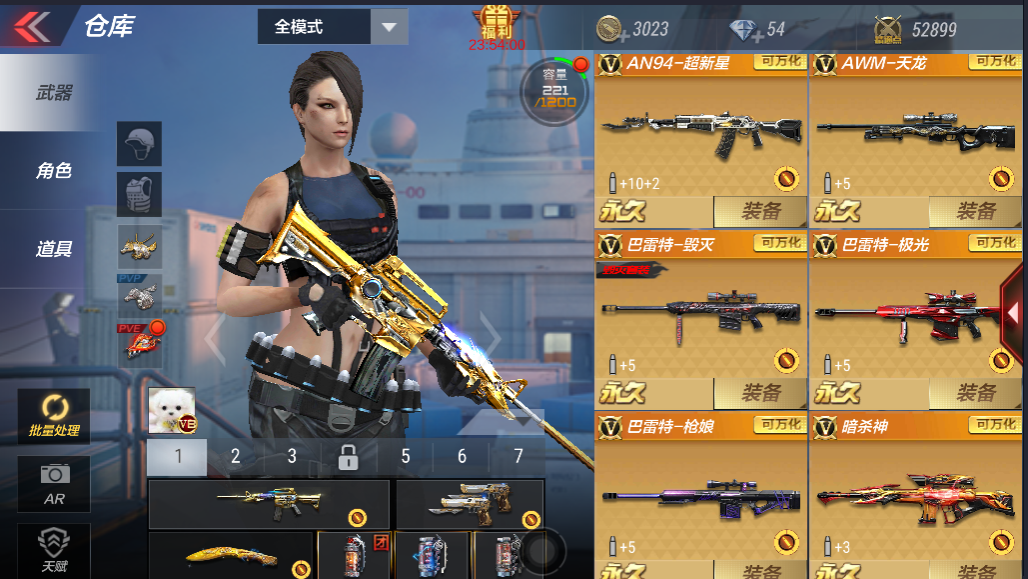The height and width of the screenshot is (579, 1028).
Task: Open 批量处理 batch processing
Action: (53, 416)
